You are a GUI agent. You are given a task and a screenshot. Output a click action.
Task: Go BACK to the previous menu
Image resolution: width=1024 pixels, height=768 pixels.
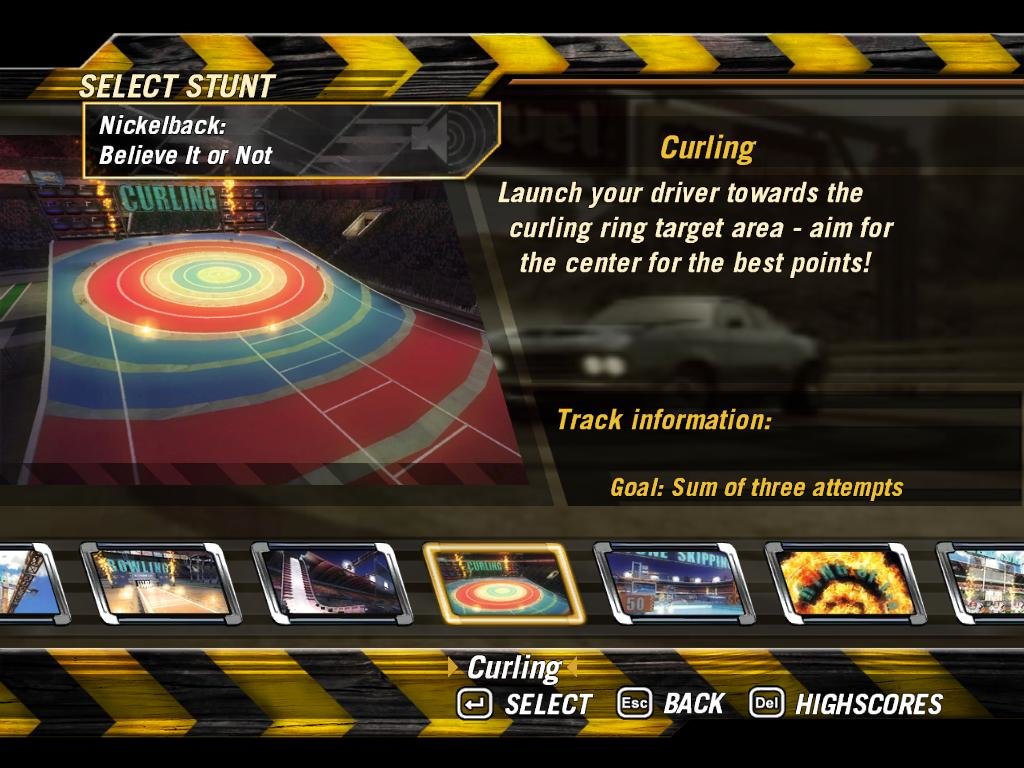point(670,704)
